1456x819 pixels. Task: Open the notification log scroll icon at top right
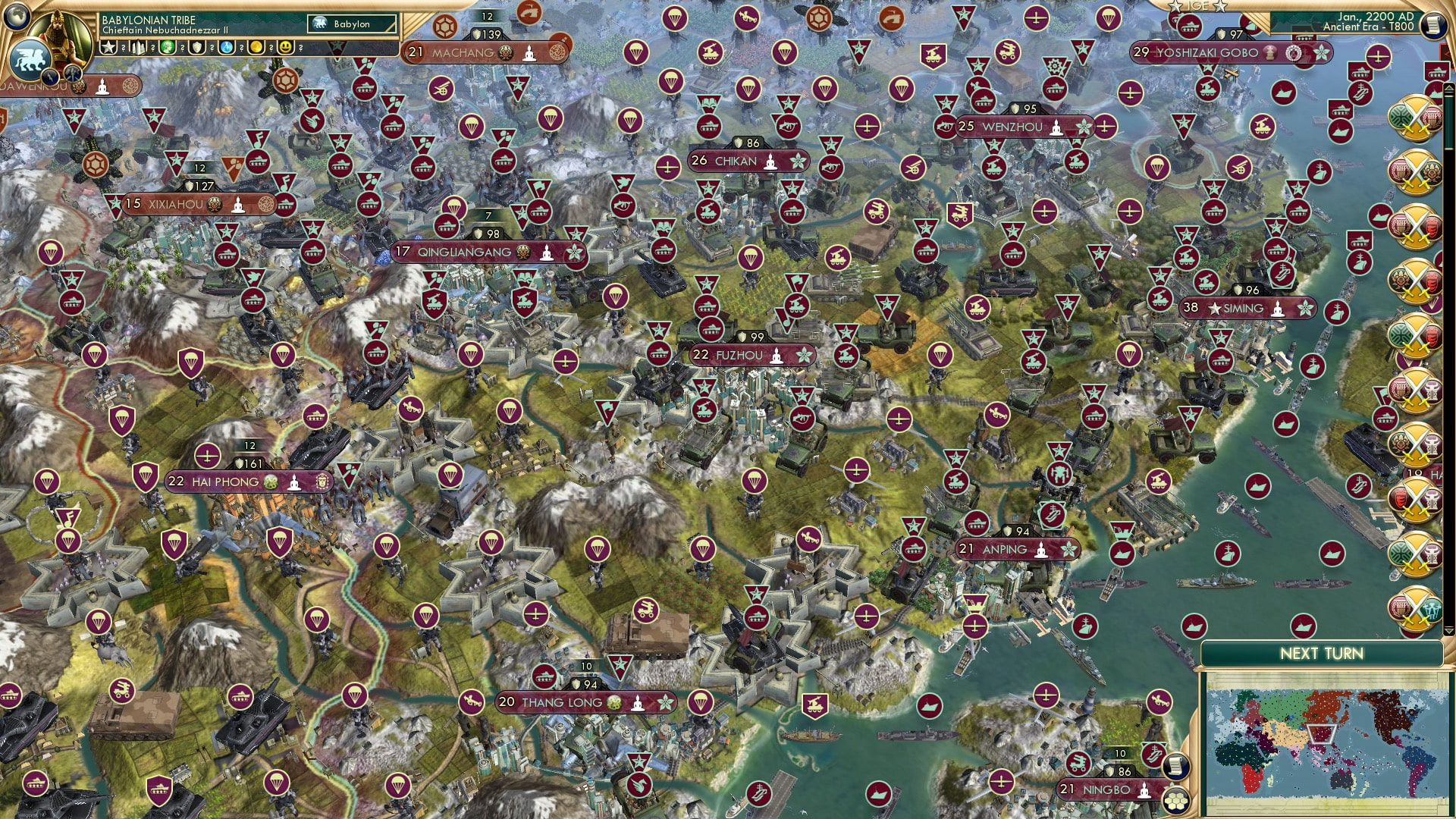(1434, 26)
